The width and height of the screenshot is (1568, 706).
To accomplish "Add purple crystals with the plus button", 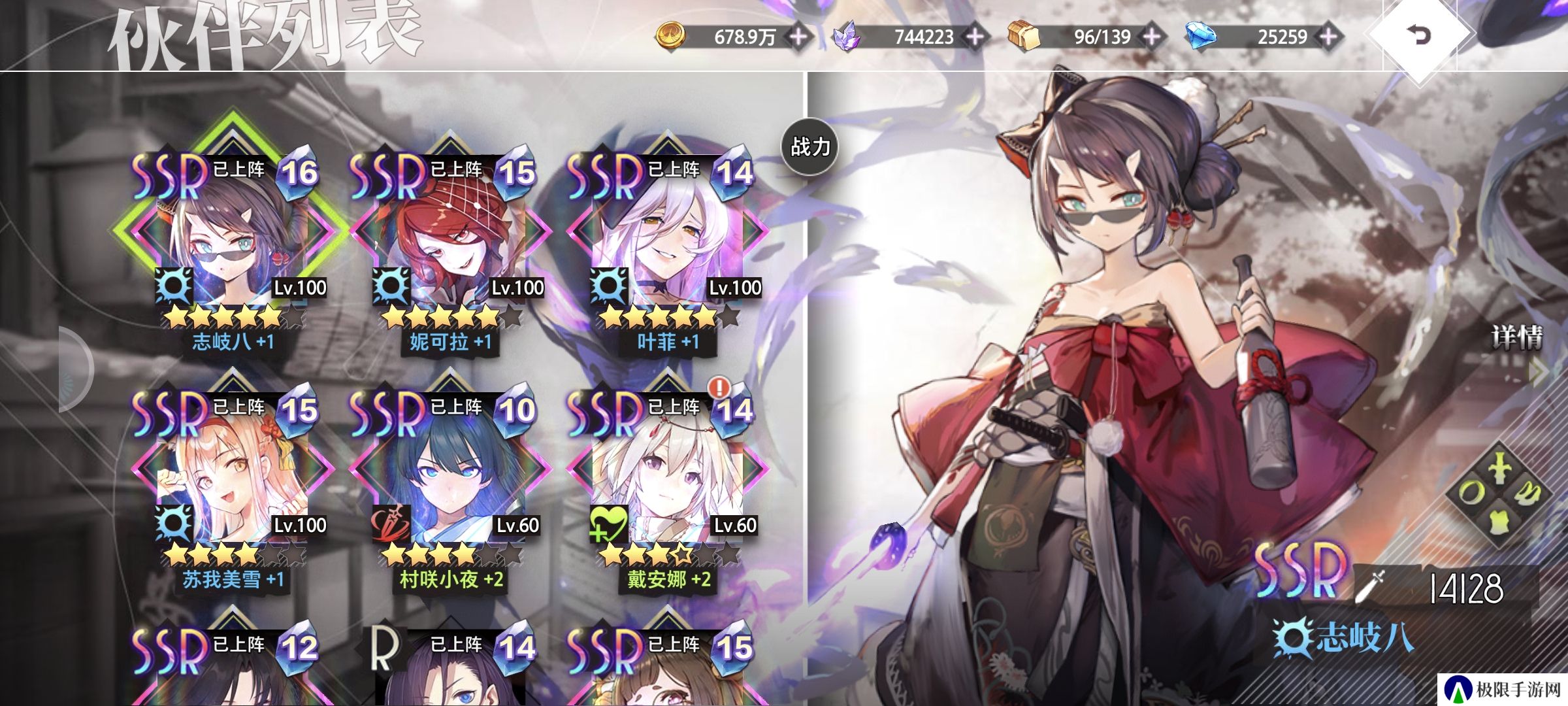I will coord(975,37).
